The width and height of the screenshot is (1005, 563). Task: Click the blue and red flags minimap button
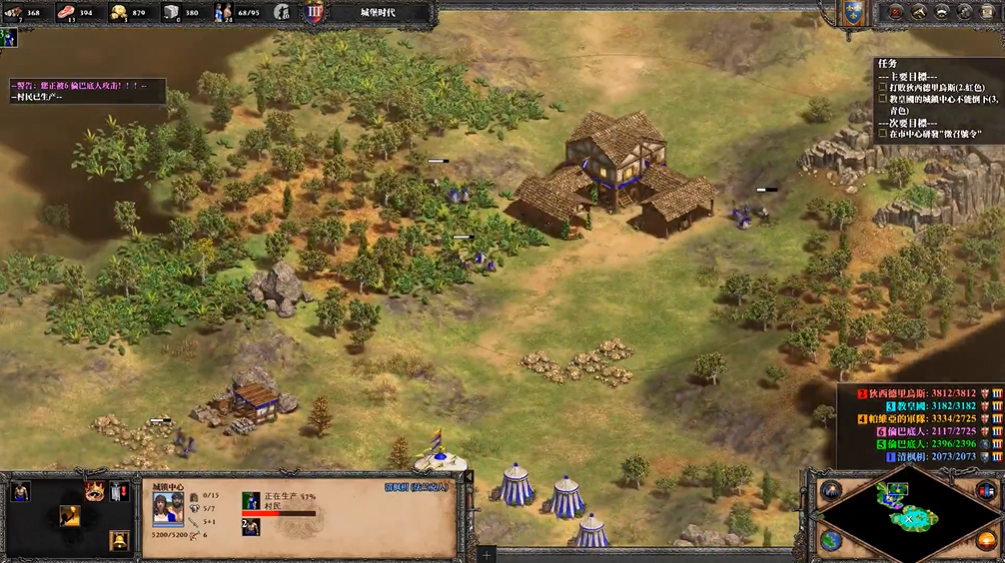click(985, 490)
